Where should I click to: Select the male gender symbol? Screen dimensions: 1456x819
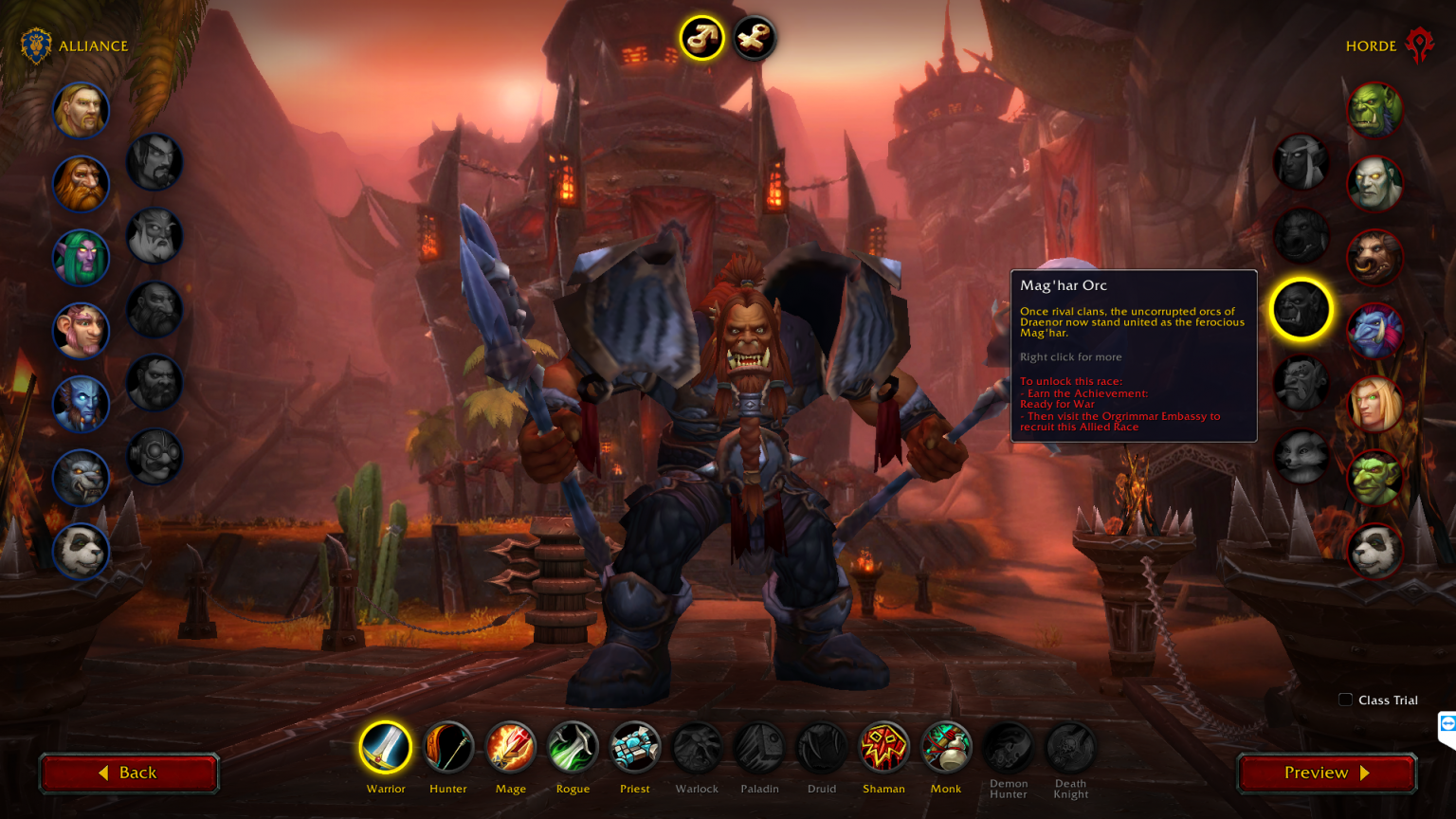701,37
